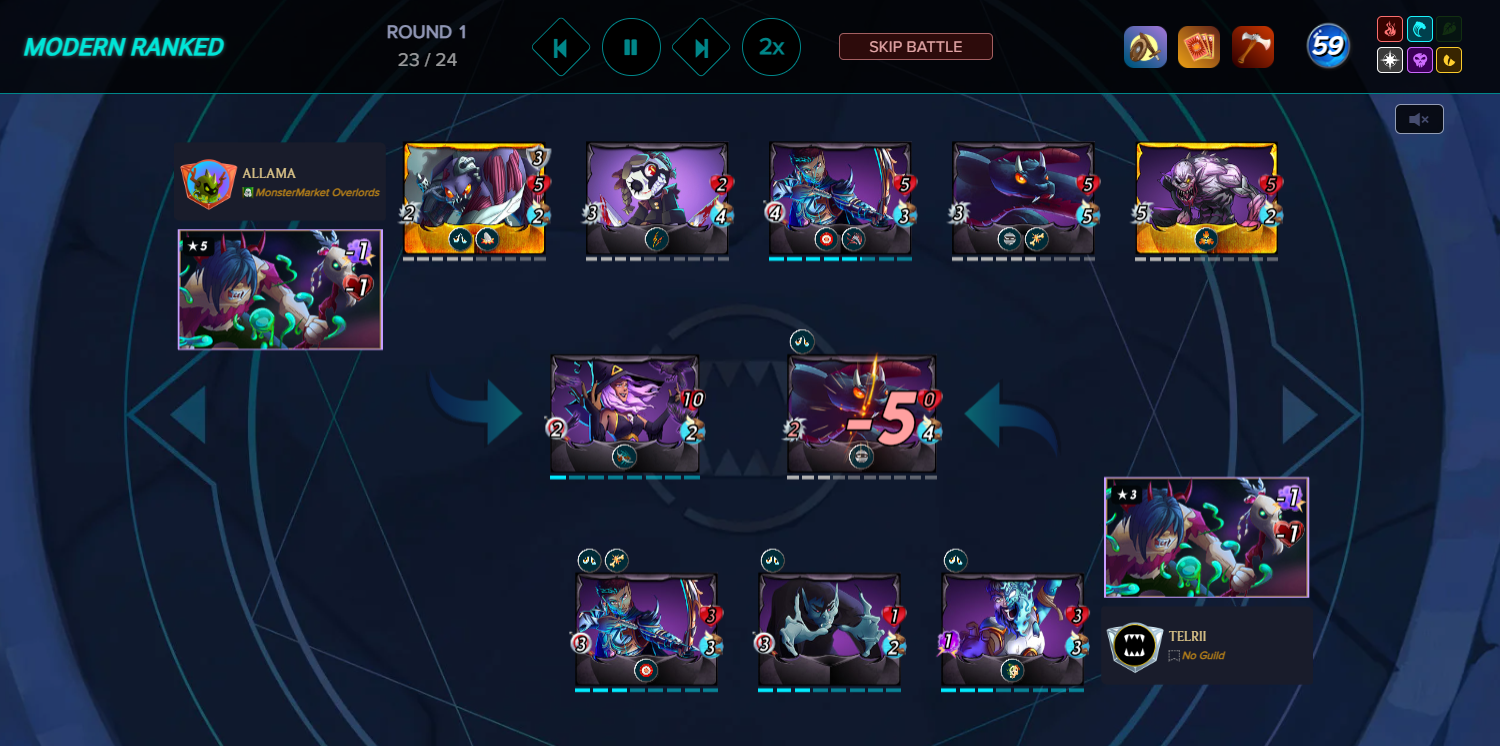Select the axe ruleset icon
Viewport: 1500px width, 746px height.
coord(1253,46)
